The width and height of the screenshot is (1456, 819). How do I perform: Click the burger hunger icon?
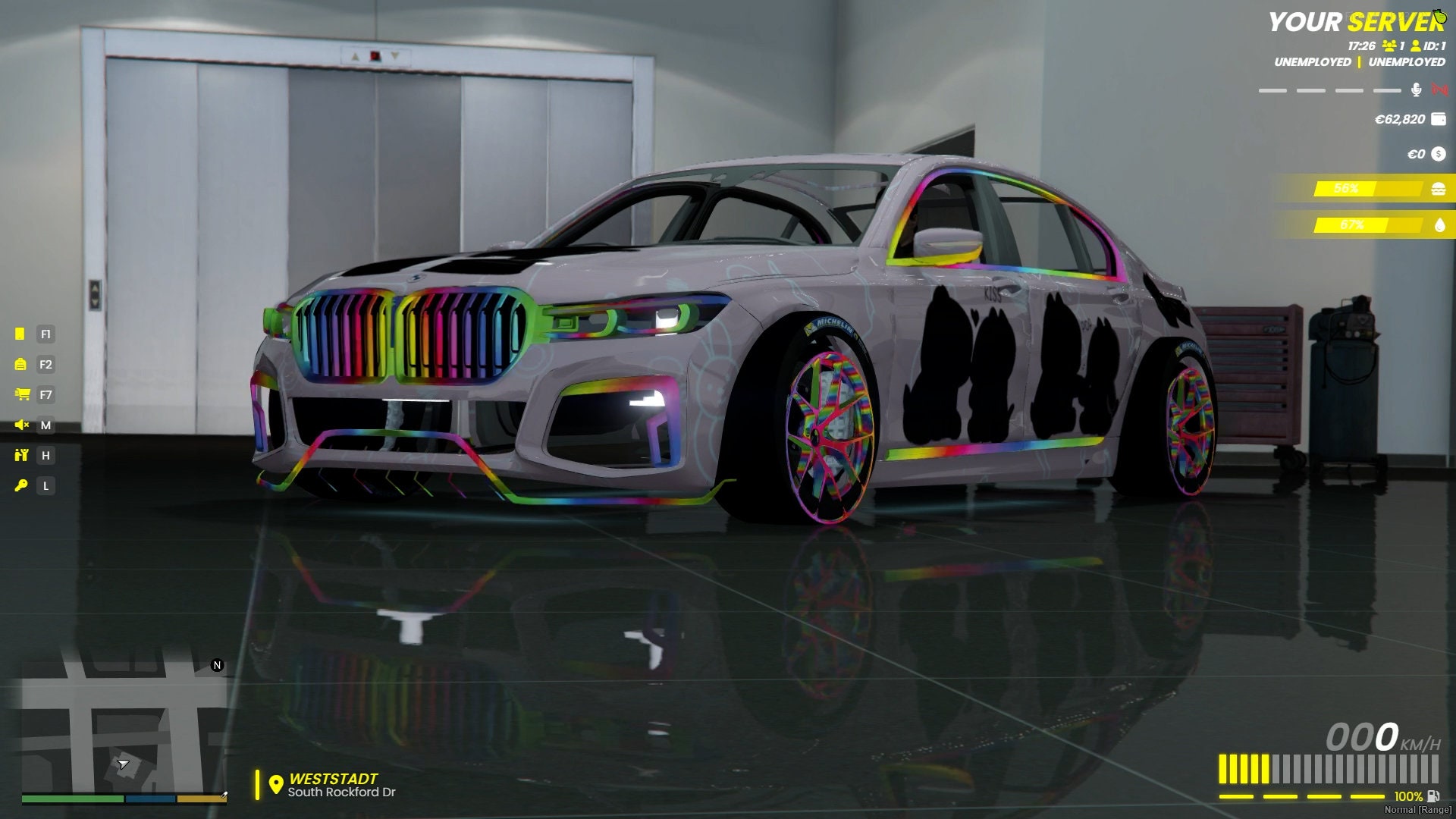pos(1438,189)
